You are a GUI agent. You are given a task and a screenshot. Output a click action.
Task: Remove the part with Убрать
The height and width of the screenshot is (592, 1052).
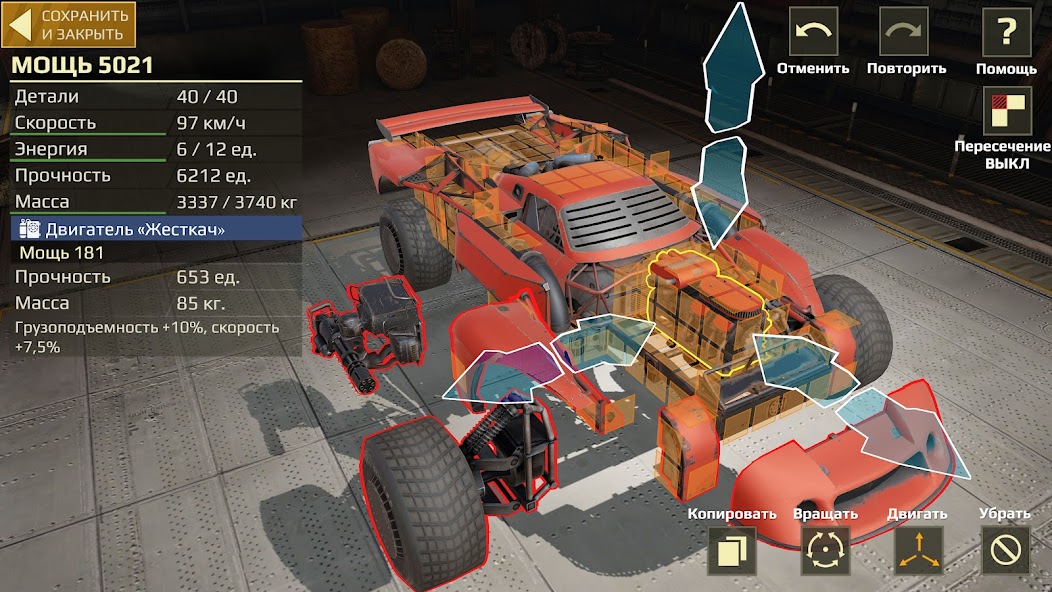coord(1004,550)
